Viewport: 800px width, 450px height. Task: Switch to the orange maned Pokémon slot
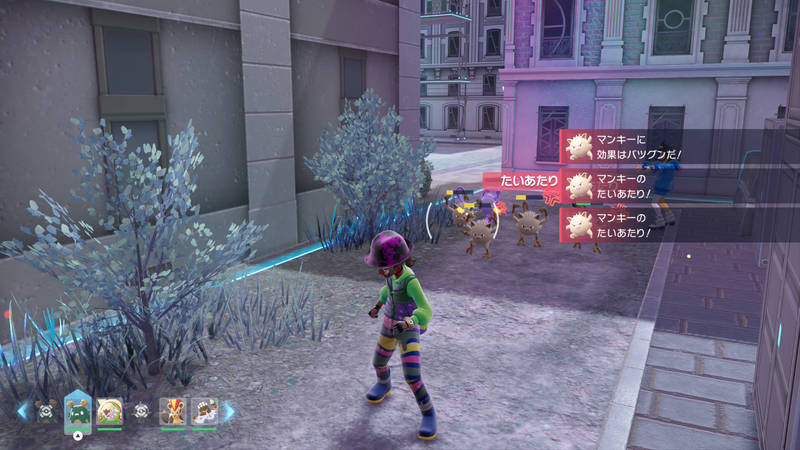click(172, 411)
